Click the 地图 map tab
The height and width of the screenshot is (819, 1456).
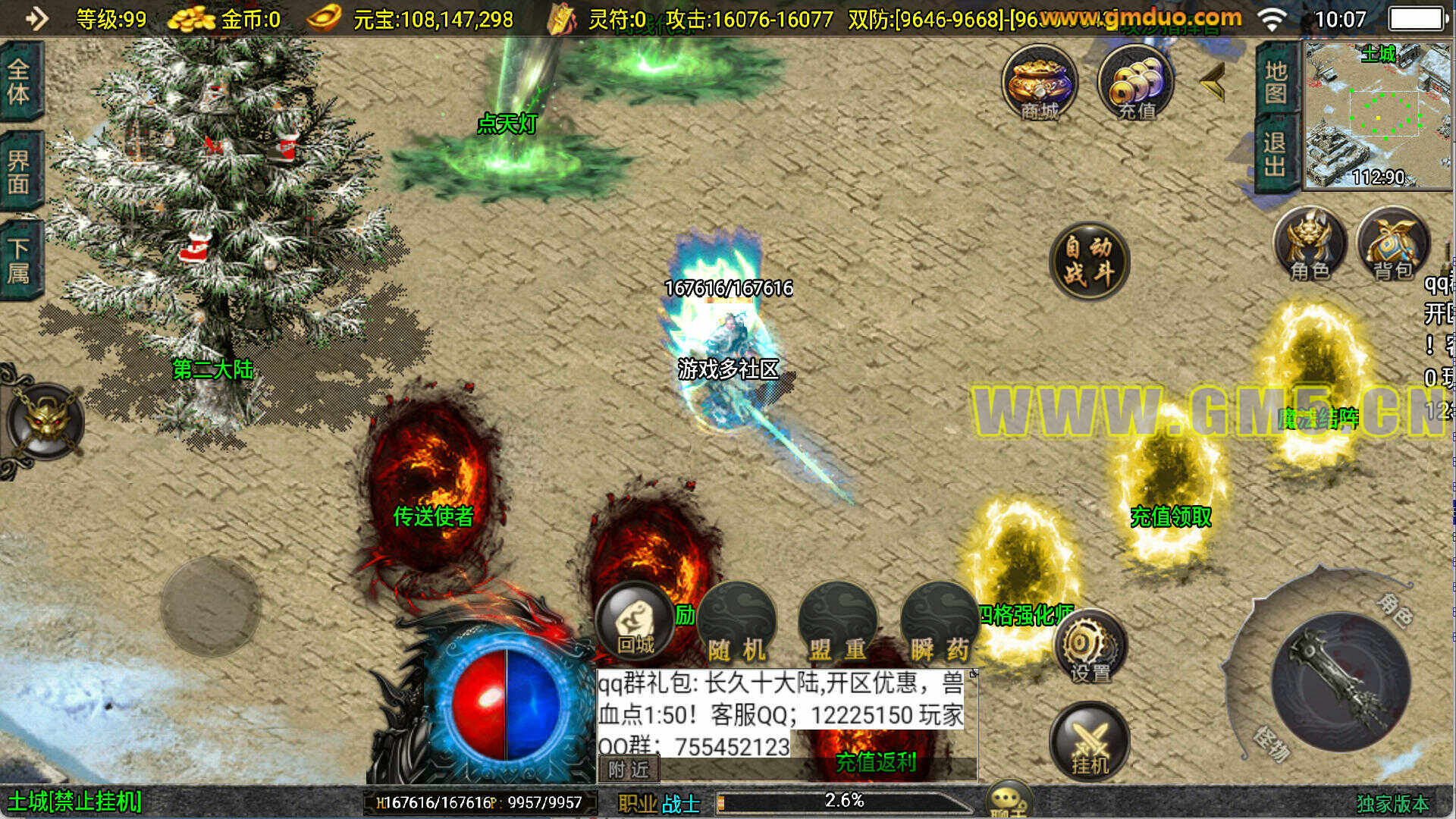tap(1276, 82)
